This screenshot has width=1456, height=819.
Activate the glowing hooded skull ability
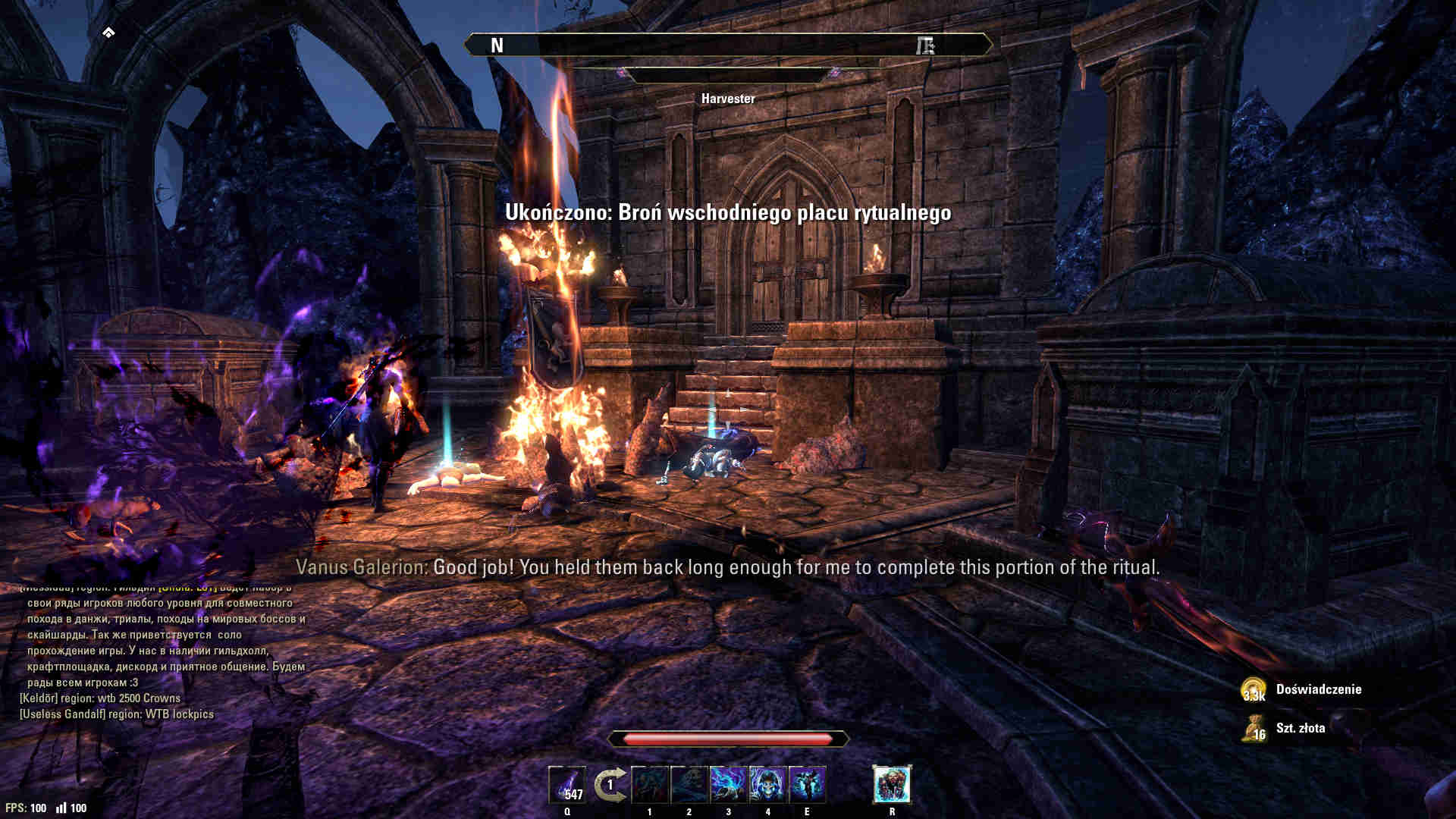[768, 785]
